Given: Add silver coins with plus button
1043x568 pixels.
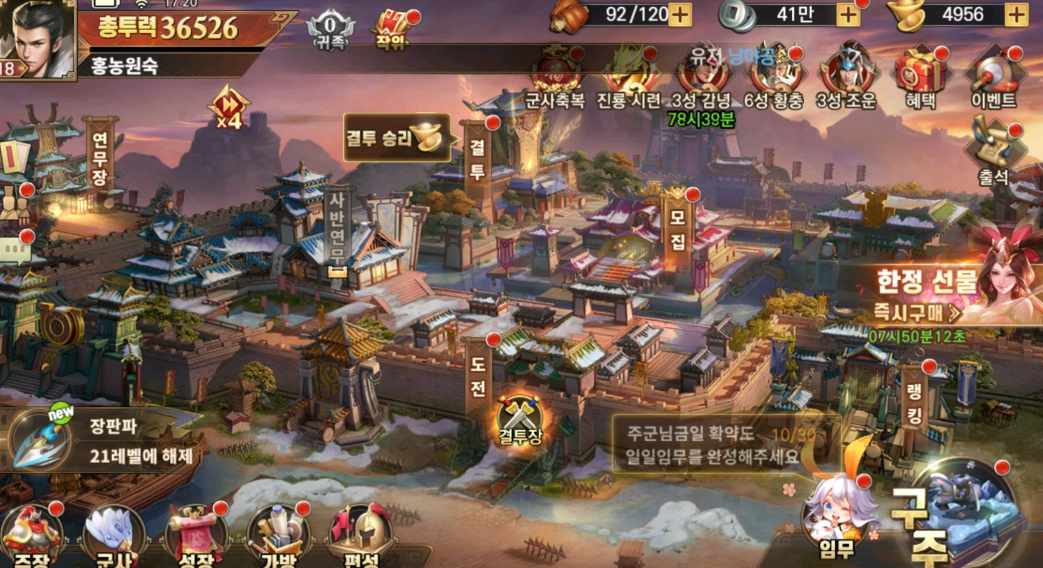Looking at the screenshot, I should pos(848,14).
